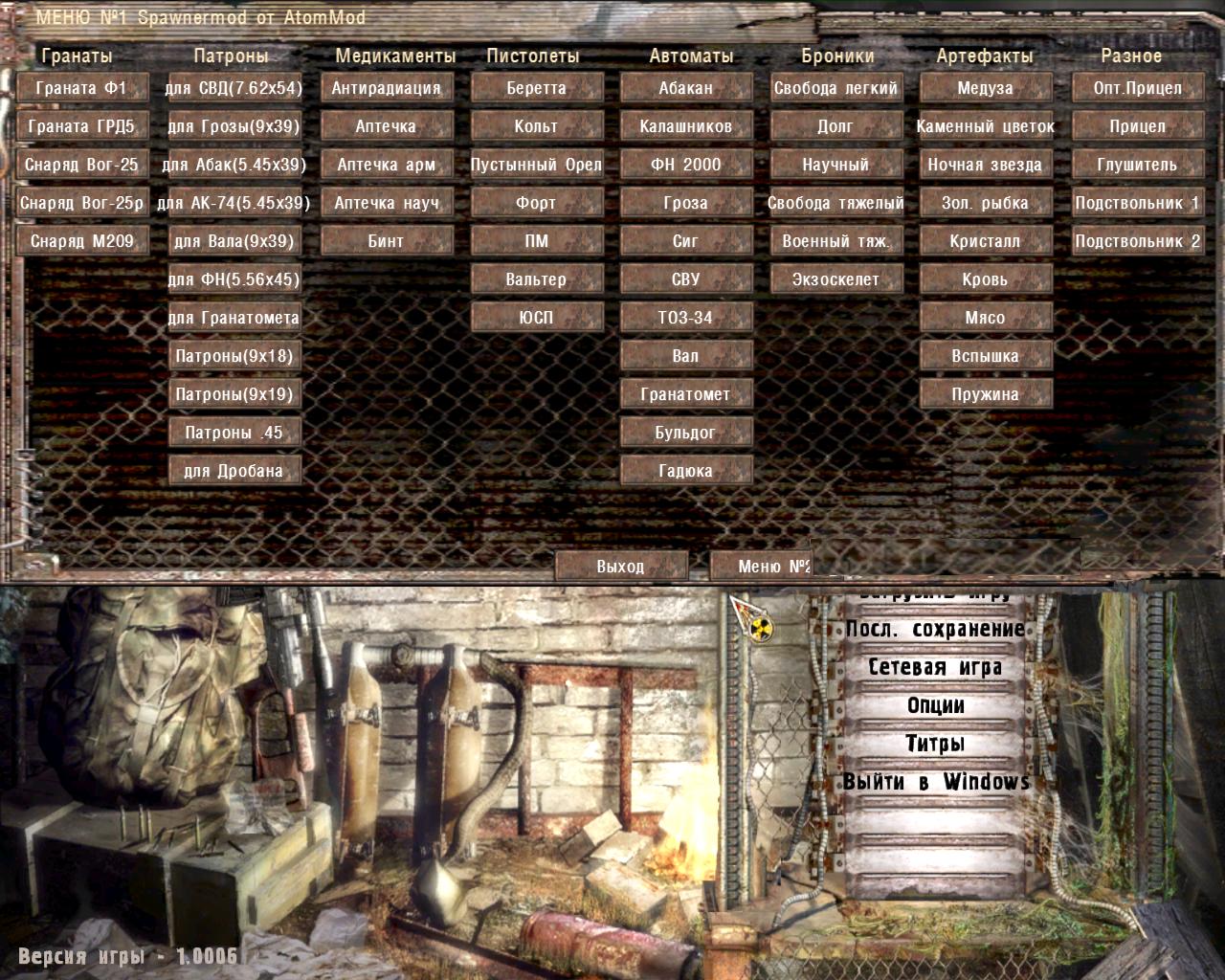The height and width of the screenshot is (980, 1225).
Task: Select ammo для СВД(7.62x54)
Action: 234,87
